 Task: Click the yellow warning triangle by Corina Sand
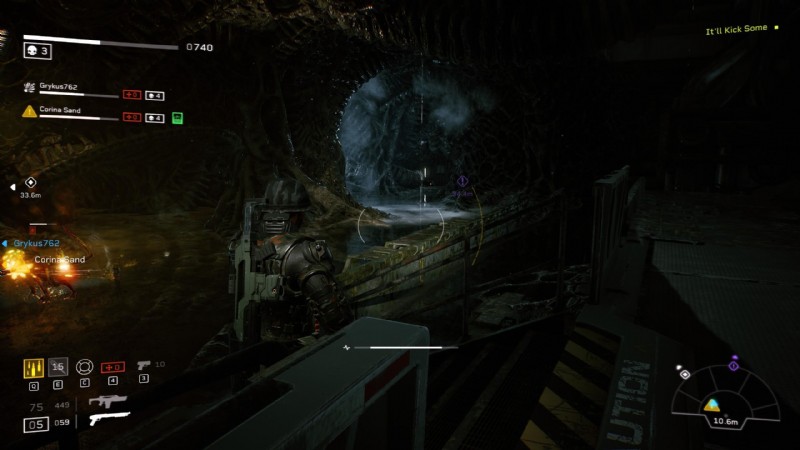coord(30,111)
